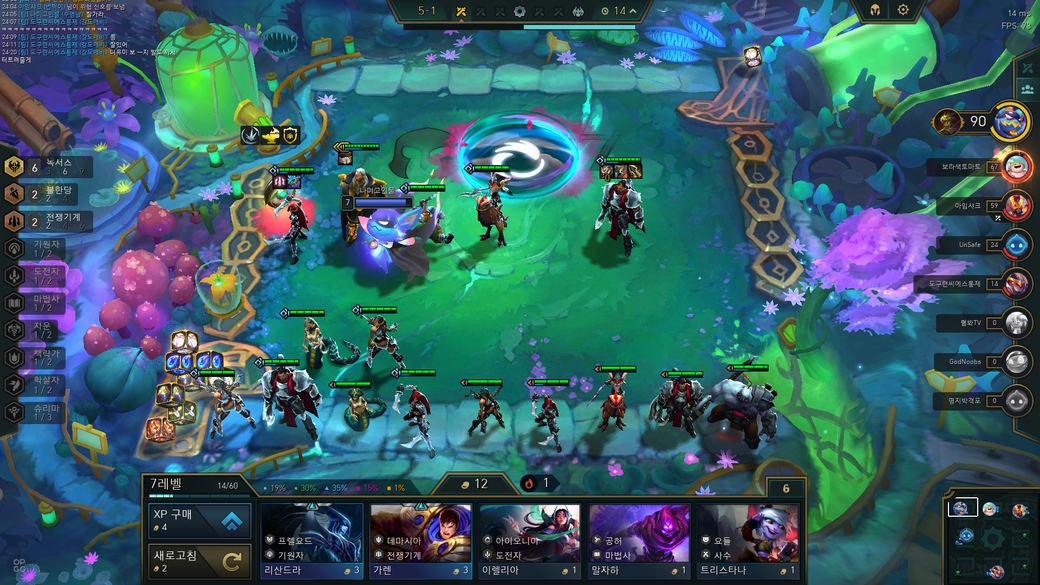Viewport: 1040px width, 585px height.
Task: Purchase the 가렌 champion card
Action: point(421,541)
